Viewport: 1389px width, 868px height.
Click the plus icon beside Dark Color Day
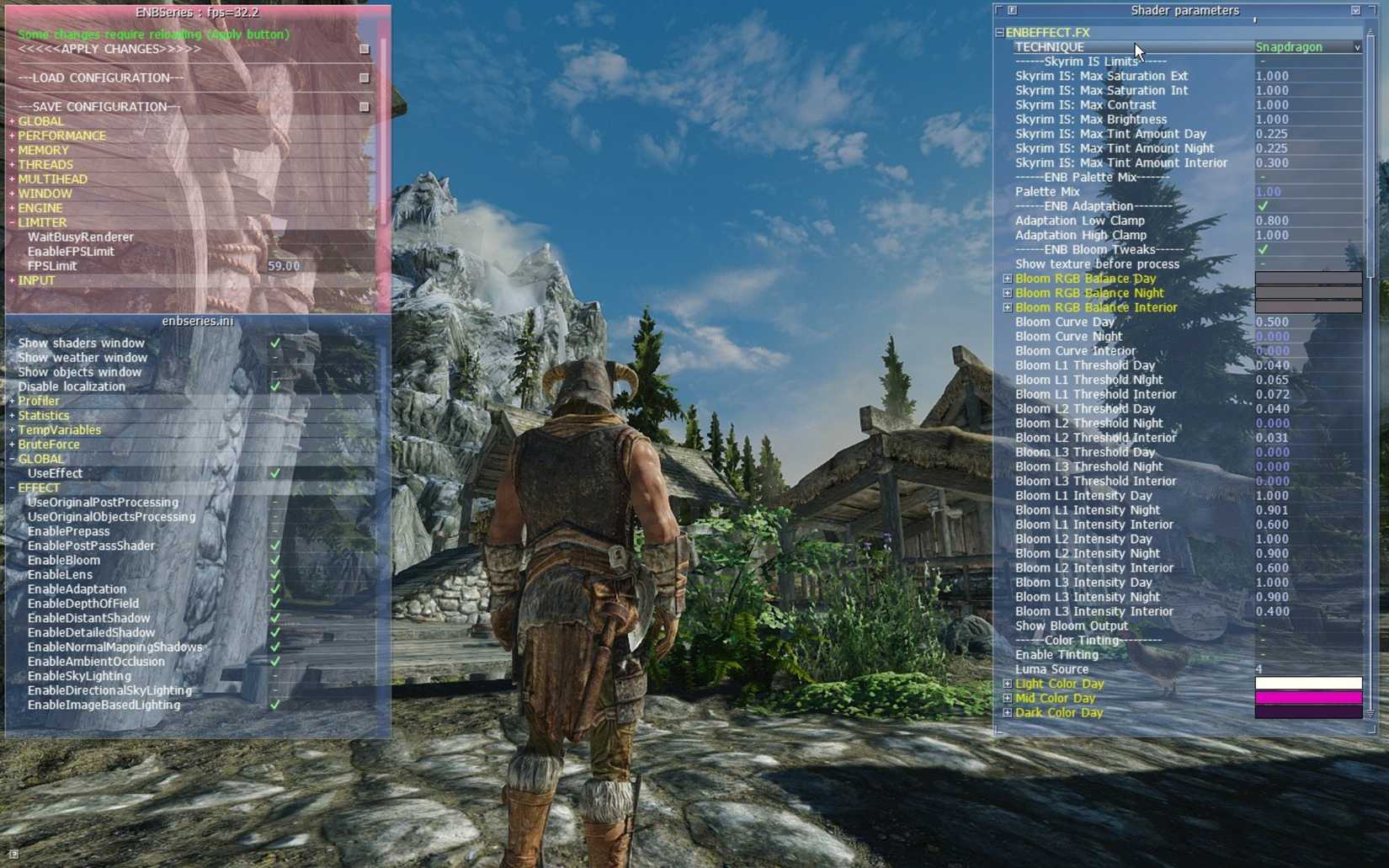click(x=1007, y=712)
